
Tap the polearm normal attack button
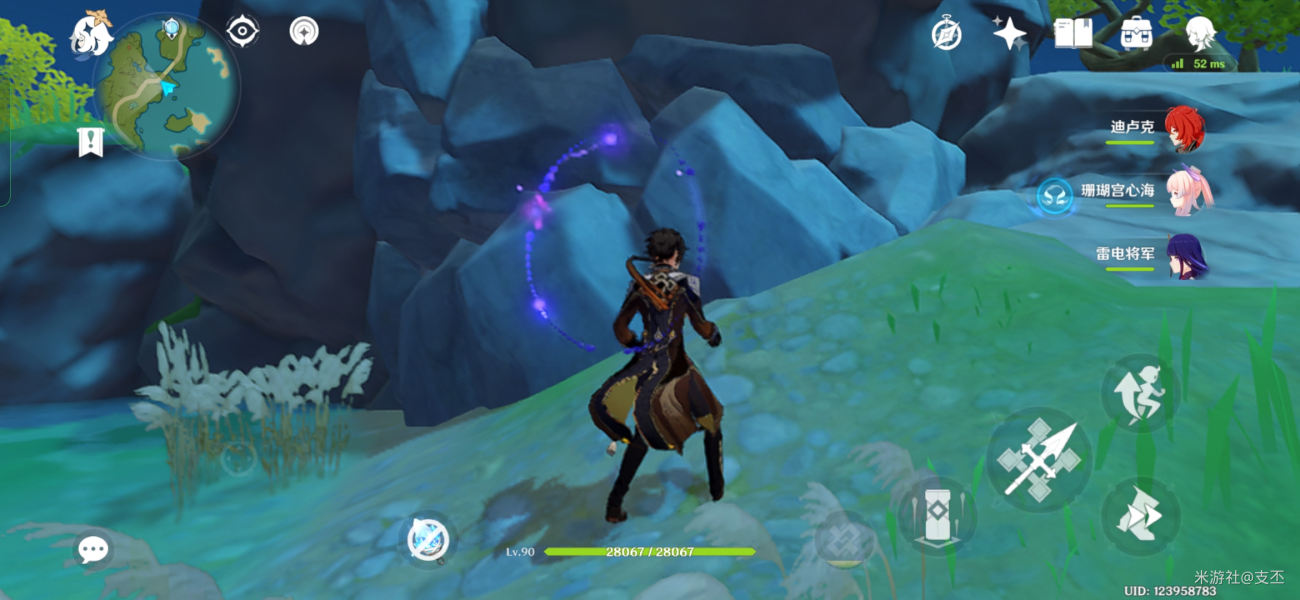(x=1038, y=460)
